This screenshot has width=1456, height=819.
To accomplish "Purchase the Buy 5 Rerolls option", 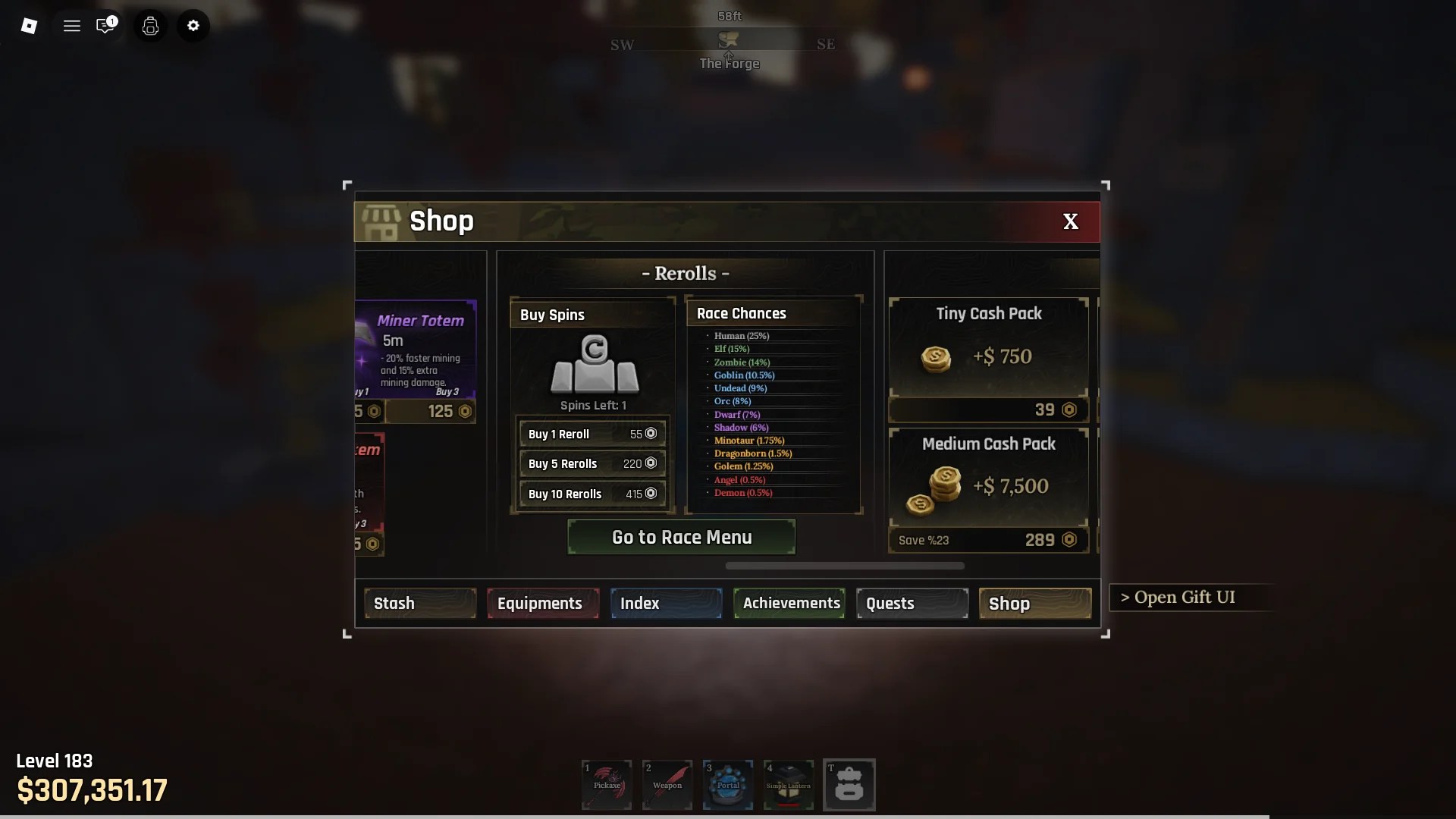I will (592, 463).
